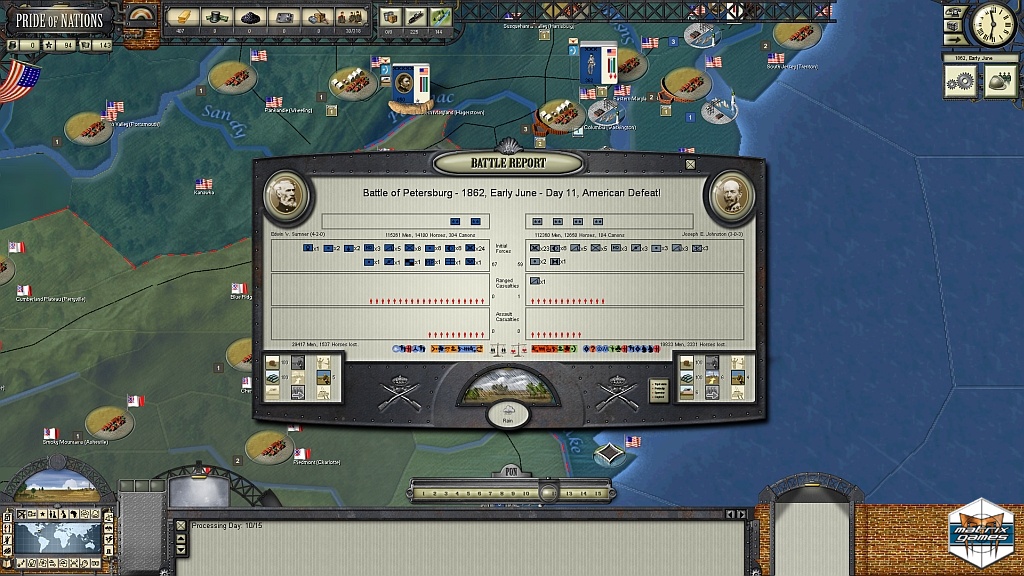Click the message log's down arrow
Screen dimensions: 1024x576
180,549
